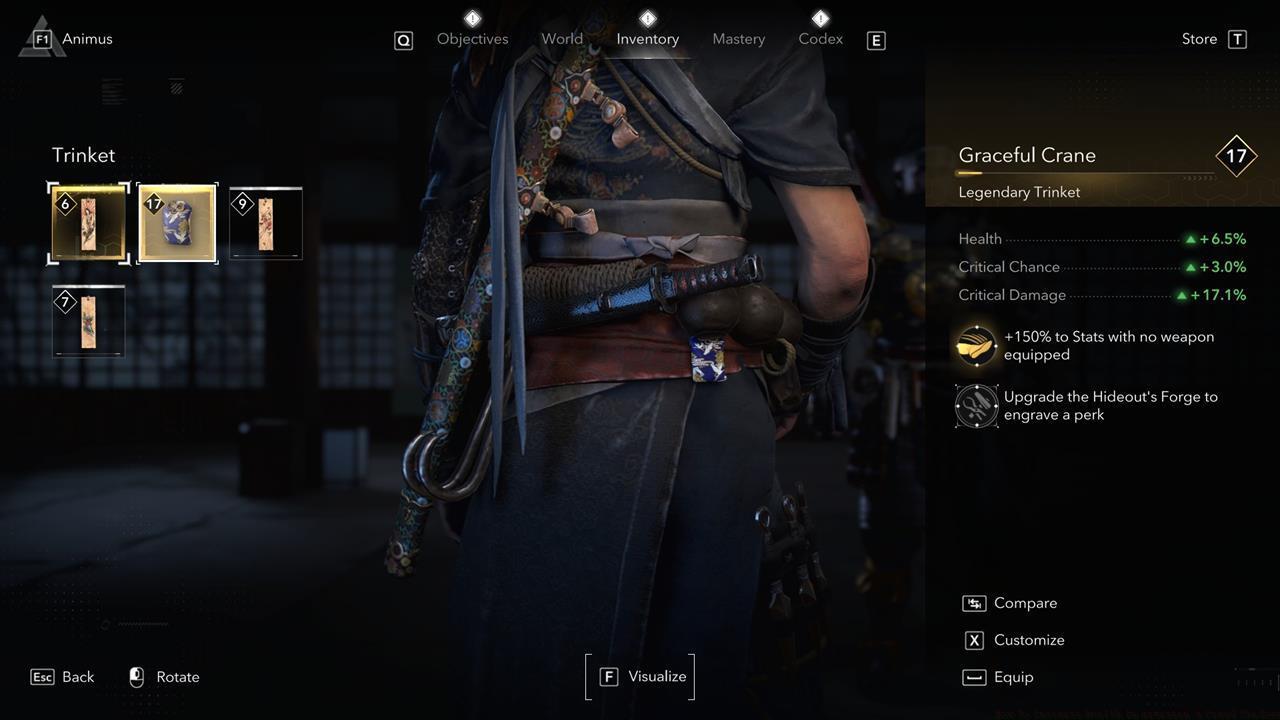Click the T key icon next to Store

tap(1236, 39)
